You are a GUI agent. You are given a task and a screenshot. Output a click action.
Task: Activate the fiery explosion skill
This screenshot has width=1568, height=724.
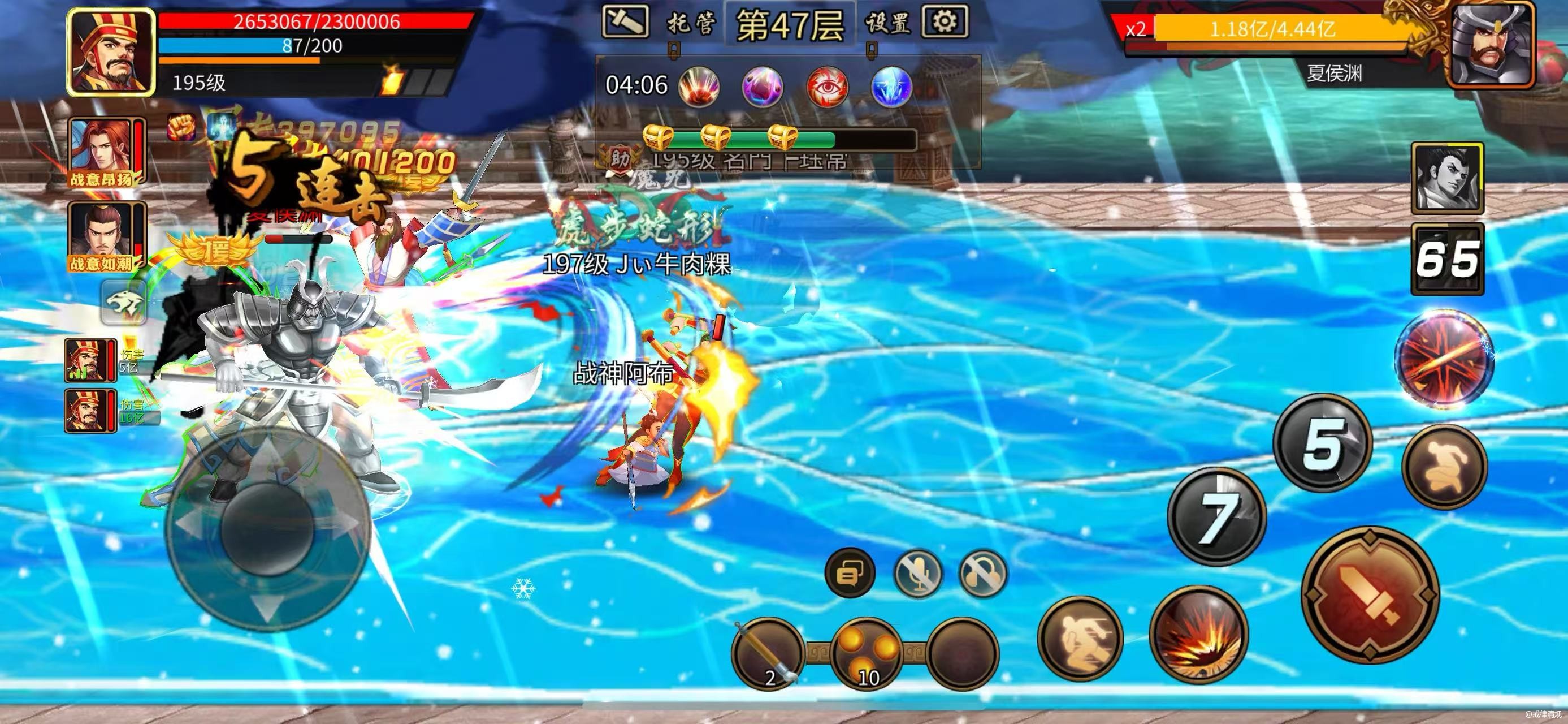pyautogui.click(x=1198, y=635)
